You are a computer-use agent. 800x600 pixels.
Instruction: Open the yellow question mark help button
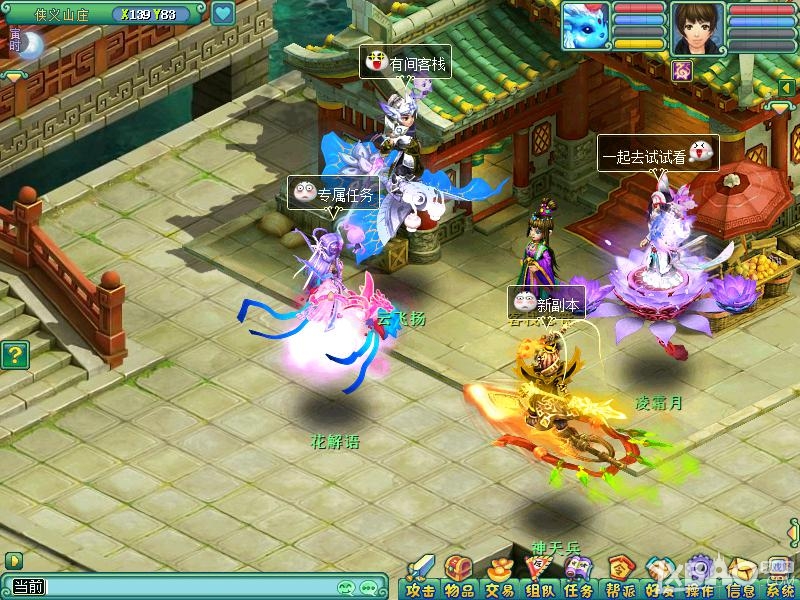13,354
